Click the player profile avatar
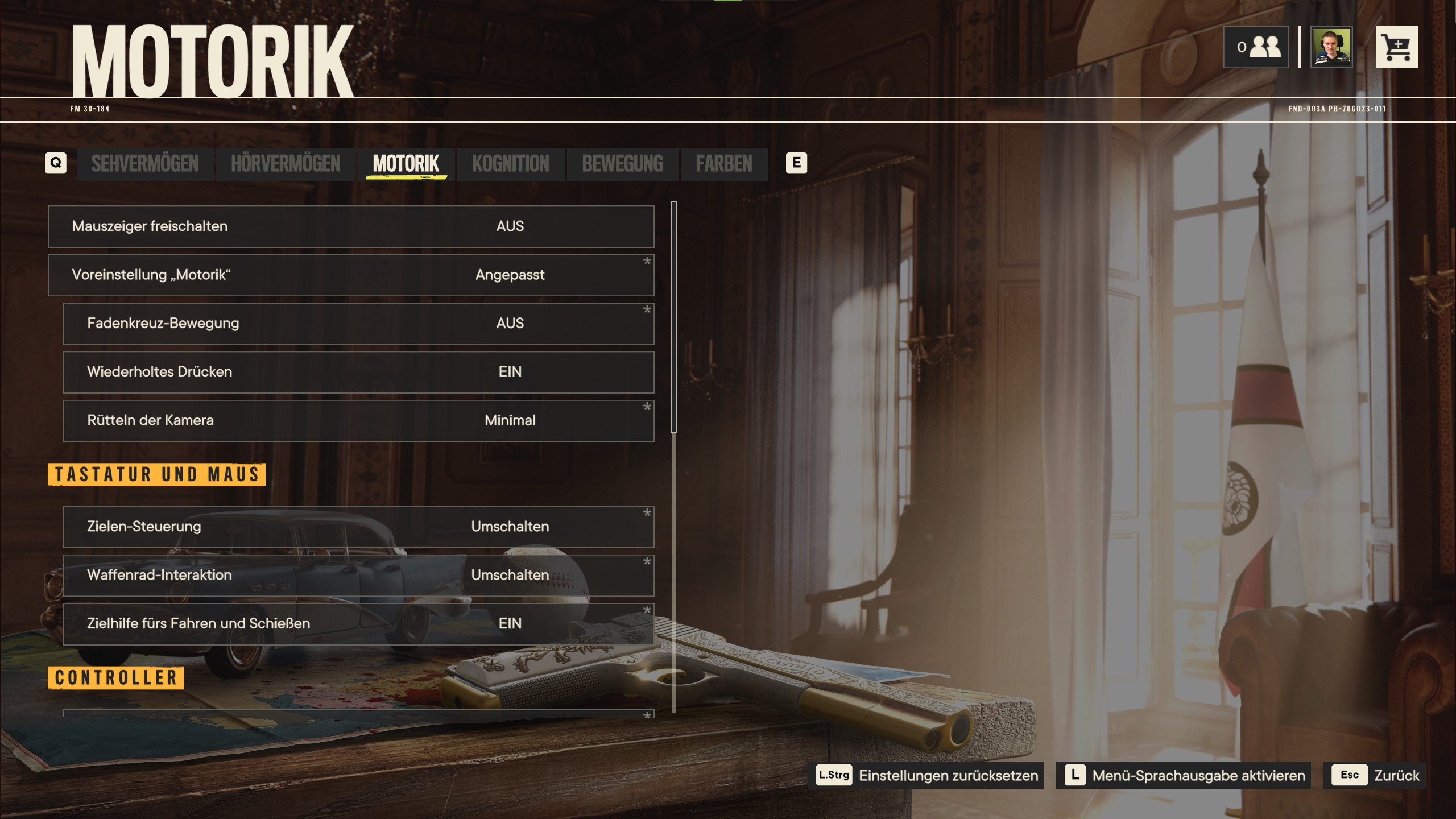Screen dimensions: 1456x819 pyautogui.click(x=1331, y=47)
